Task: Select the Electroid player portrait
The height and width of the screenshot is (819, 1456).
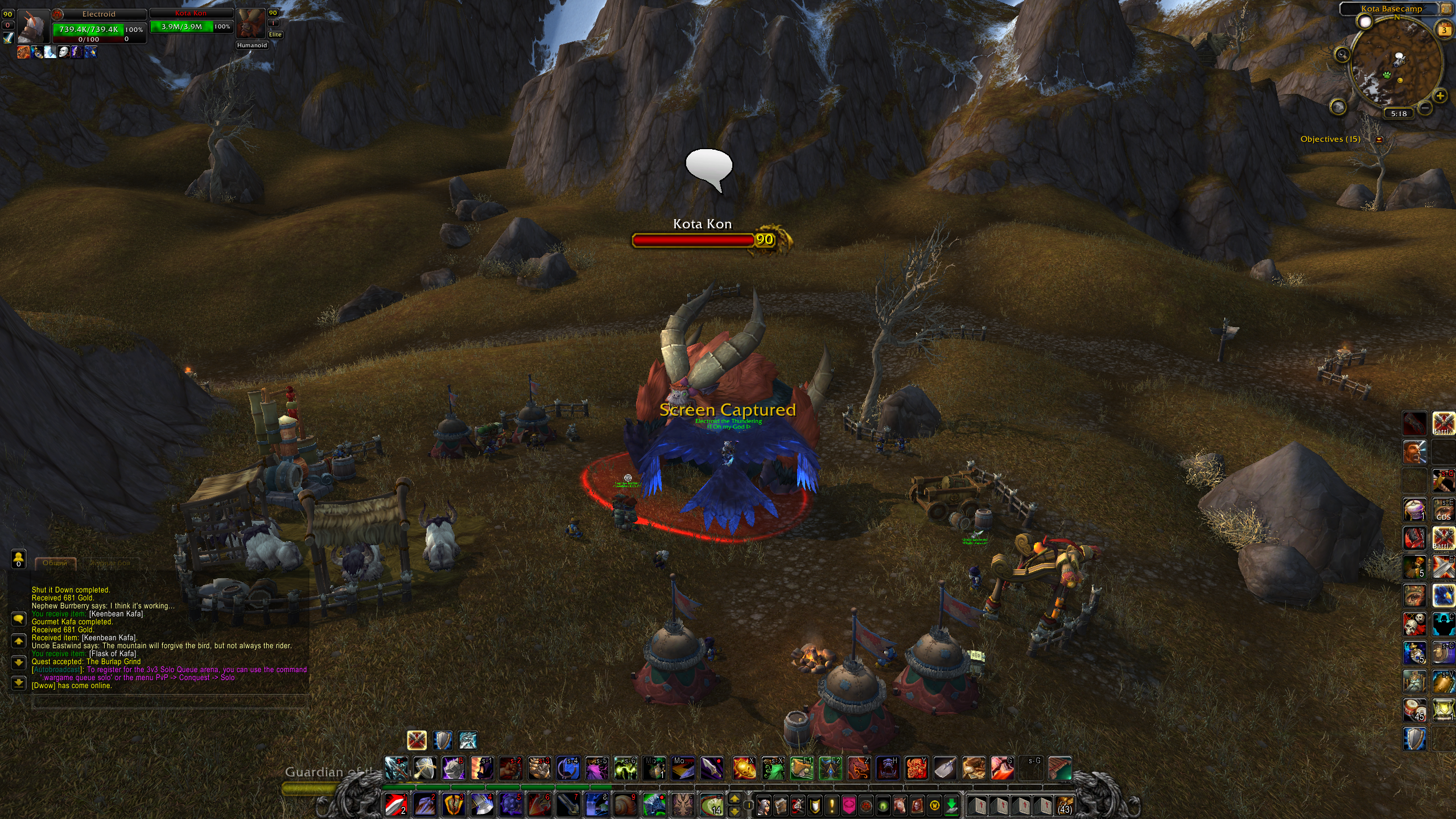Action: [x=34, y=26]
